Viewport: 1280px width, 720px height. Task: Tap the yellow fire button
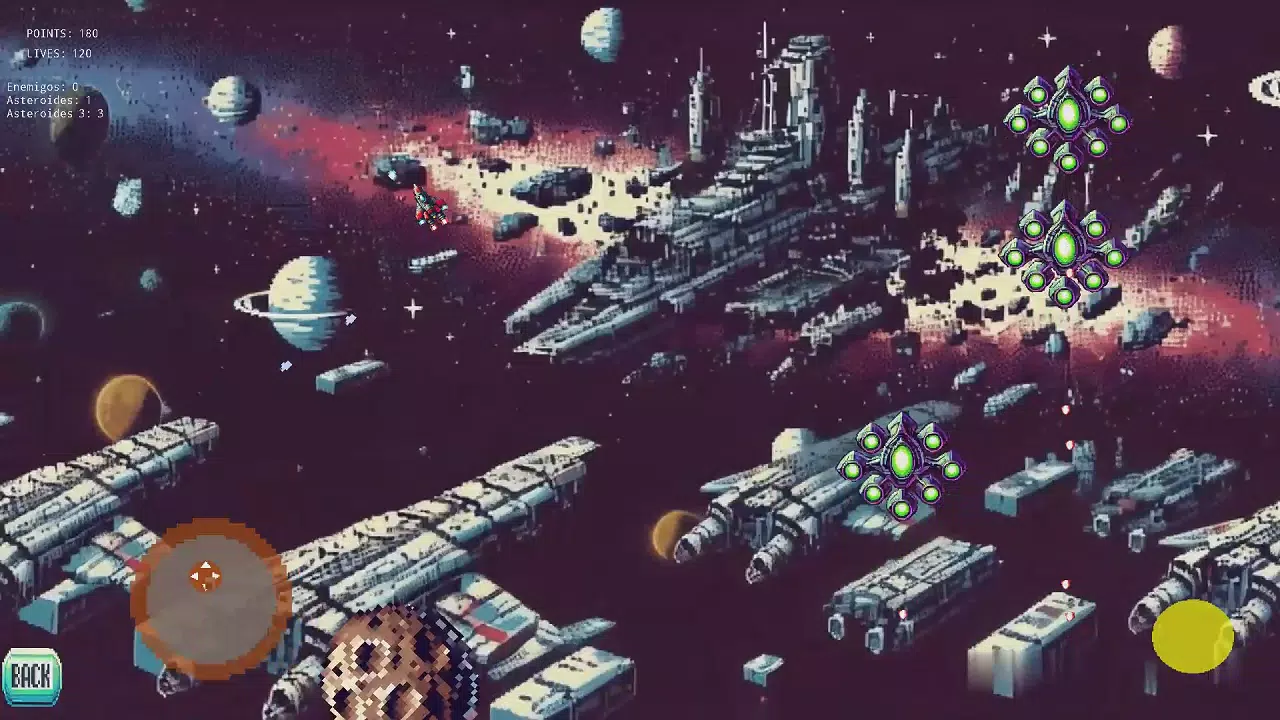point(1192,637)
